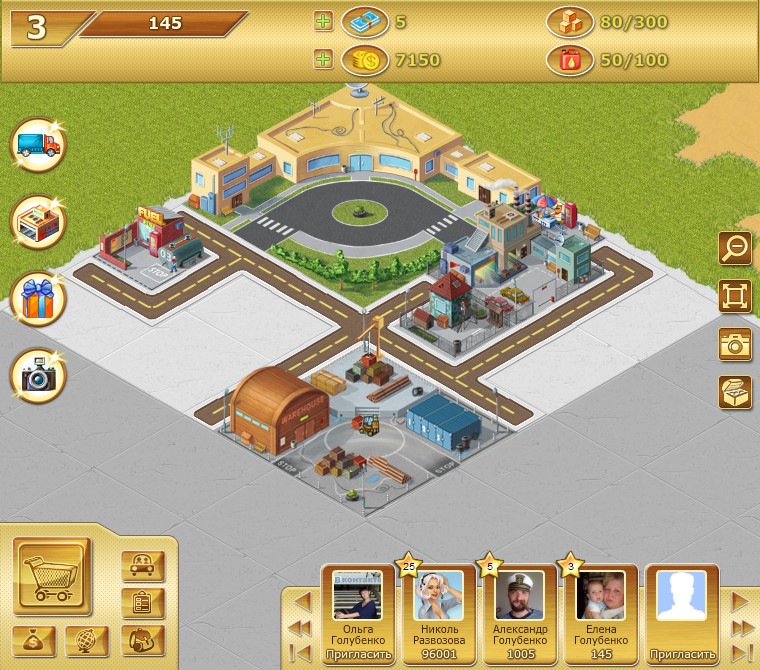Image resolution: width=760 pixels, height=670 pixels.
Task: Open the shop building icon
Action: pyautogui.click(x=38, y=222)
